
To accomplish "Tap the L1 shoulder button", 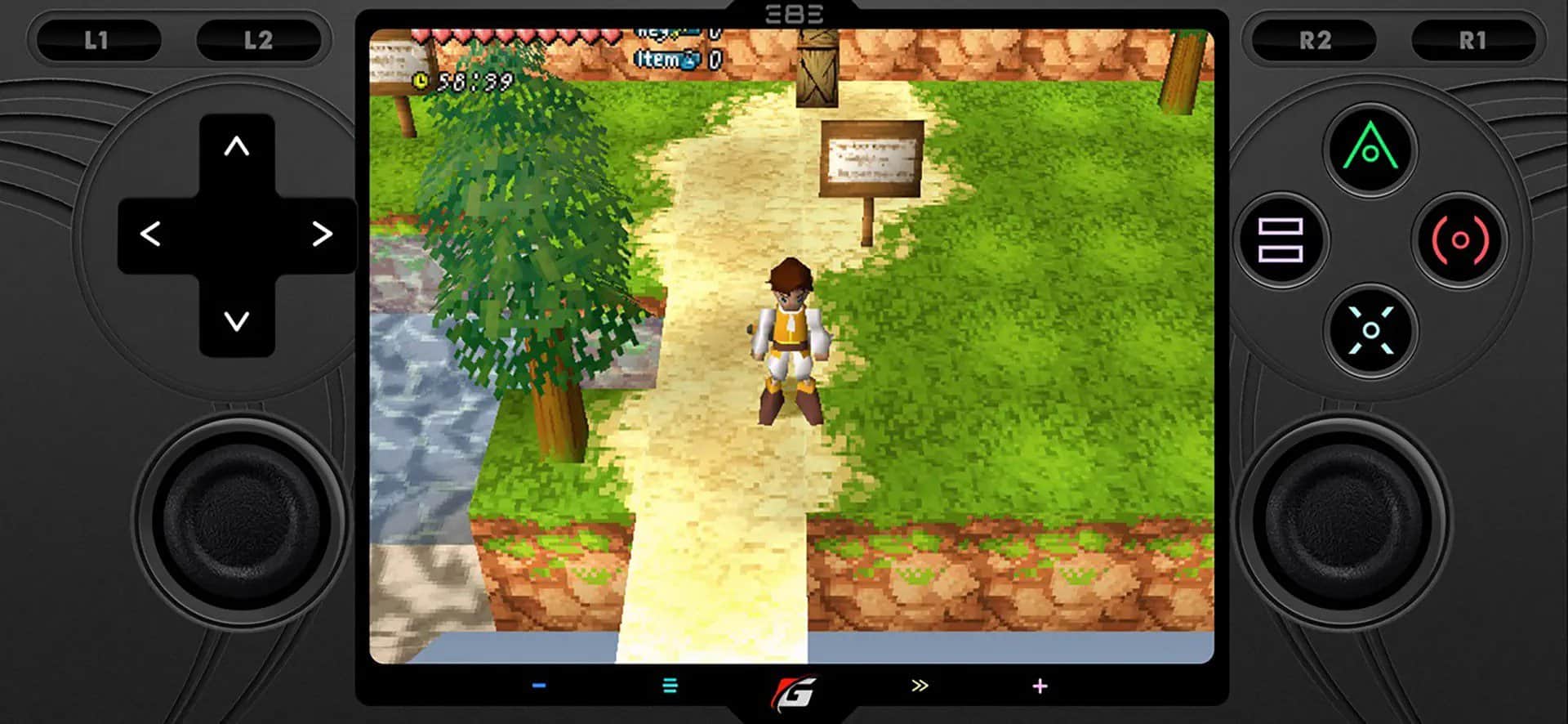I will tap(96, 40).
